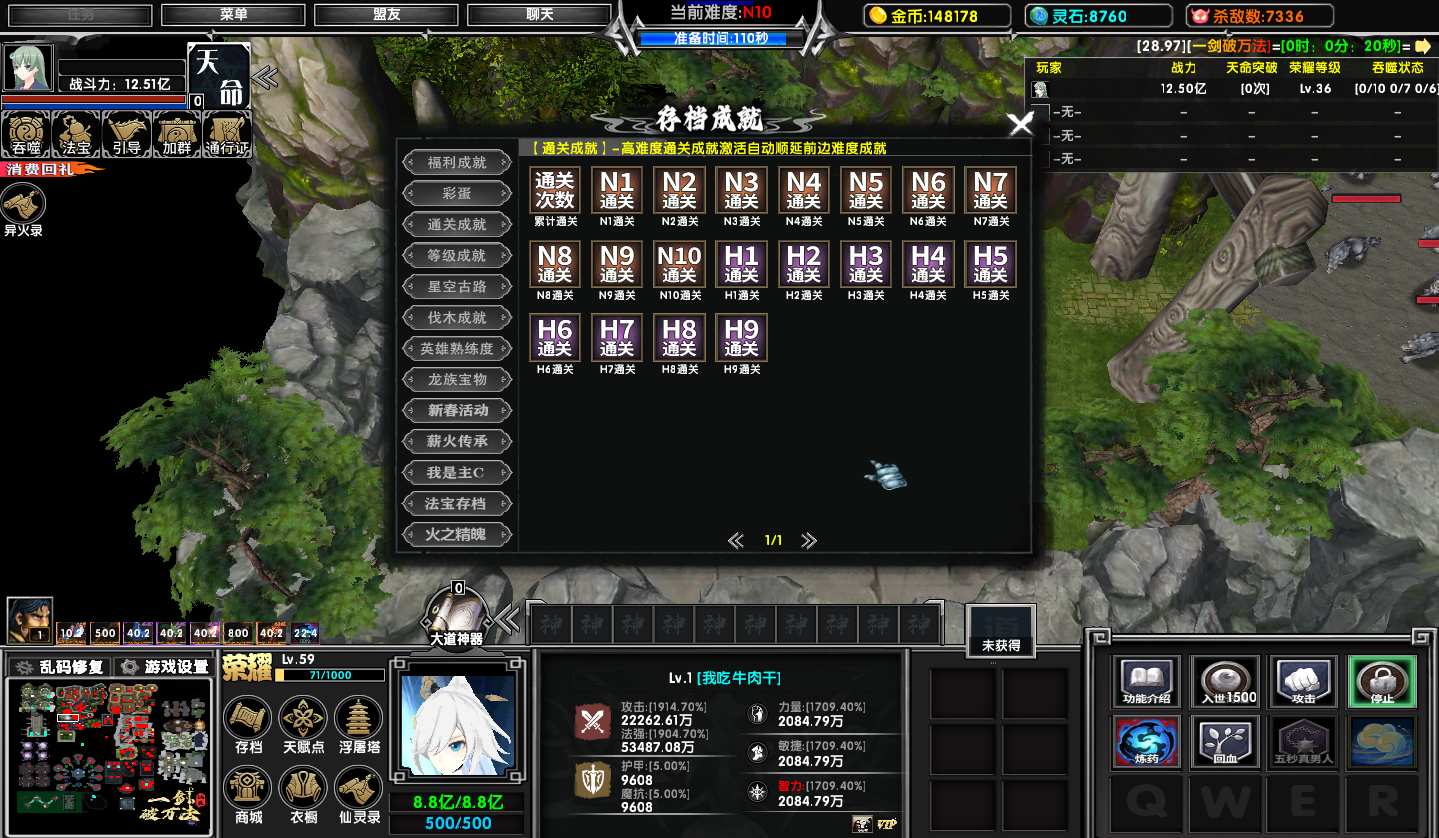Image resolution: width=1439 pixels, height=838 pixels.
Task: Open 游戏设置 game settings
Action: point(165,667)
